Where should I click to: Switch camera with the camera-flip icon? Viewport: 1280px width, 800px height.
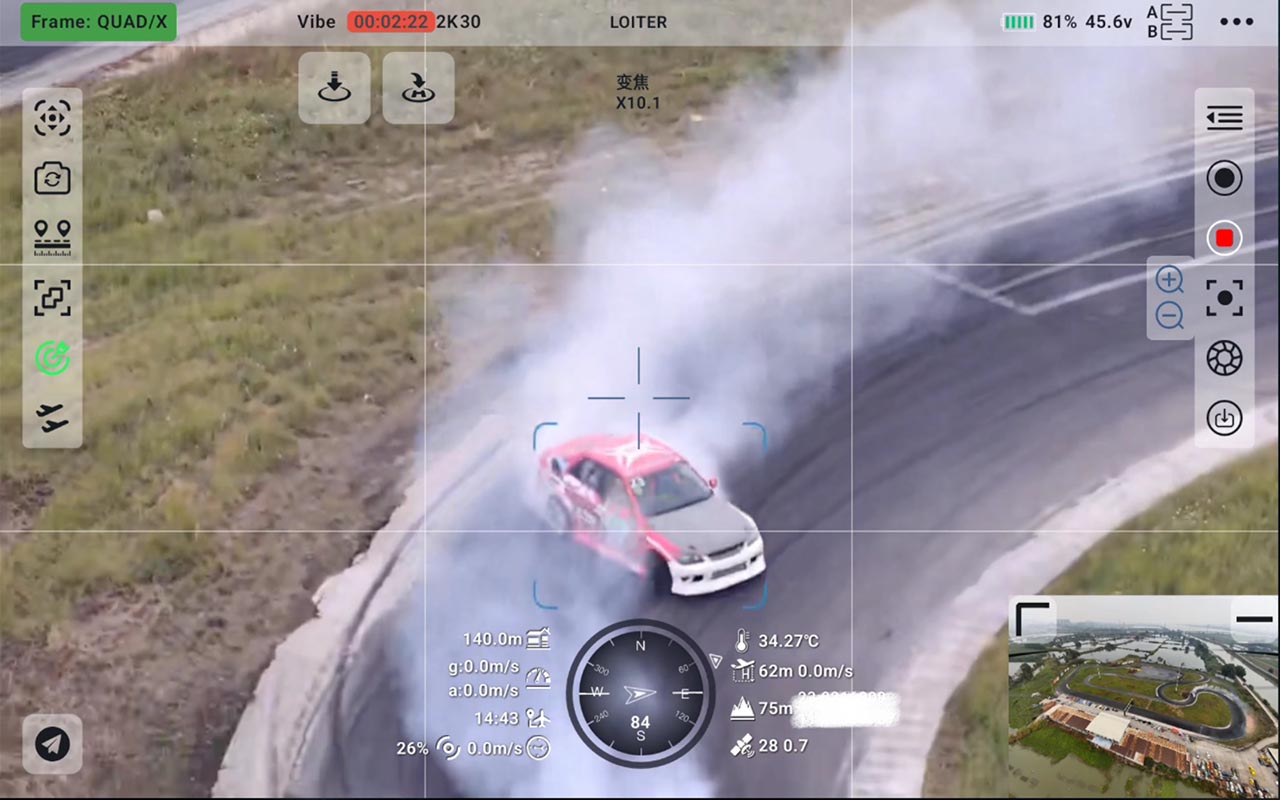pos(52,178)
